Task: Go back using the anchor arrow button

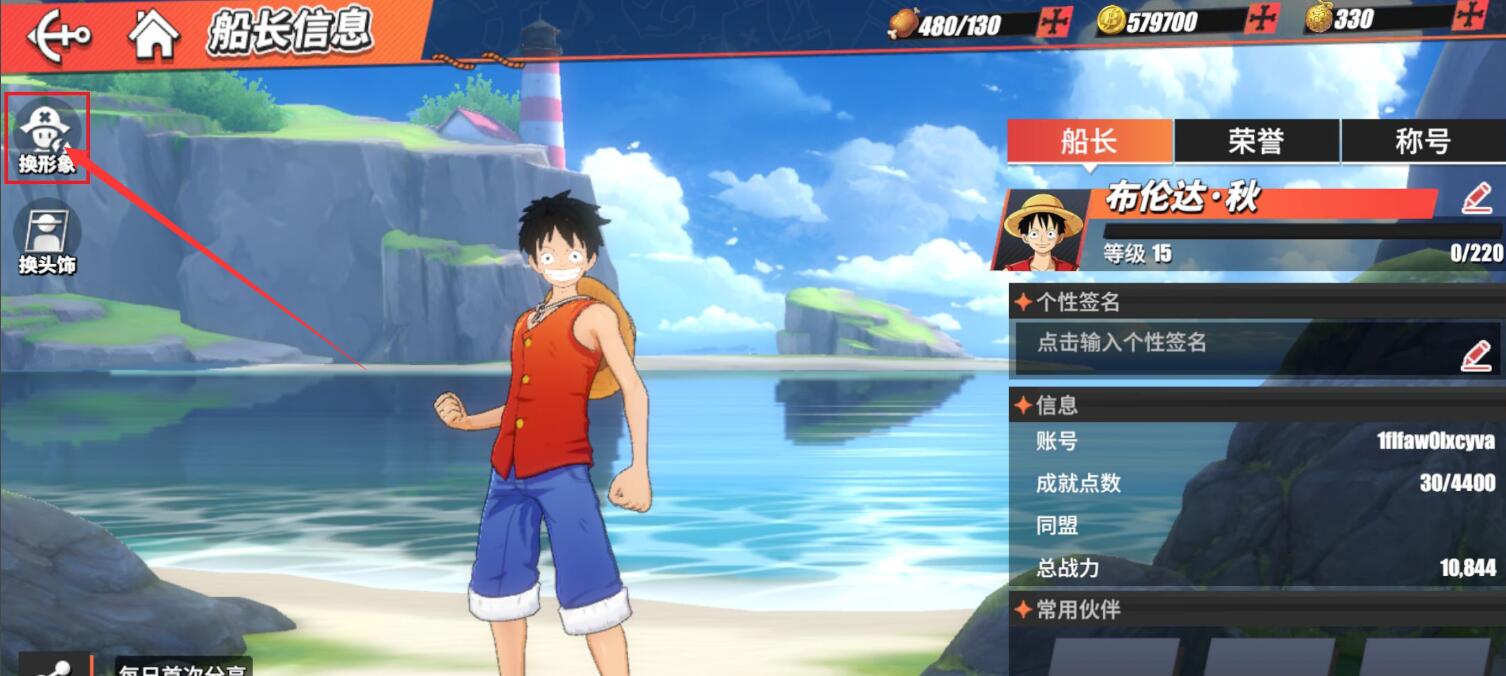Action: coord(58,35)
